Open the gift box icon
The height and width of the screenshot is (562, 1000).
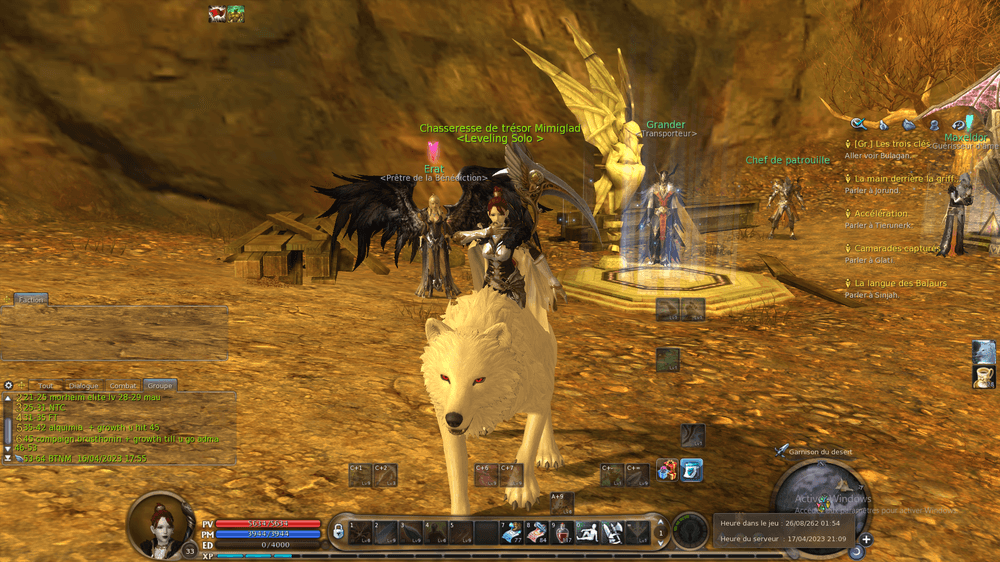point(667,469)
